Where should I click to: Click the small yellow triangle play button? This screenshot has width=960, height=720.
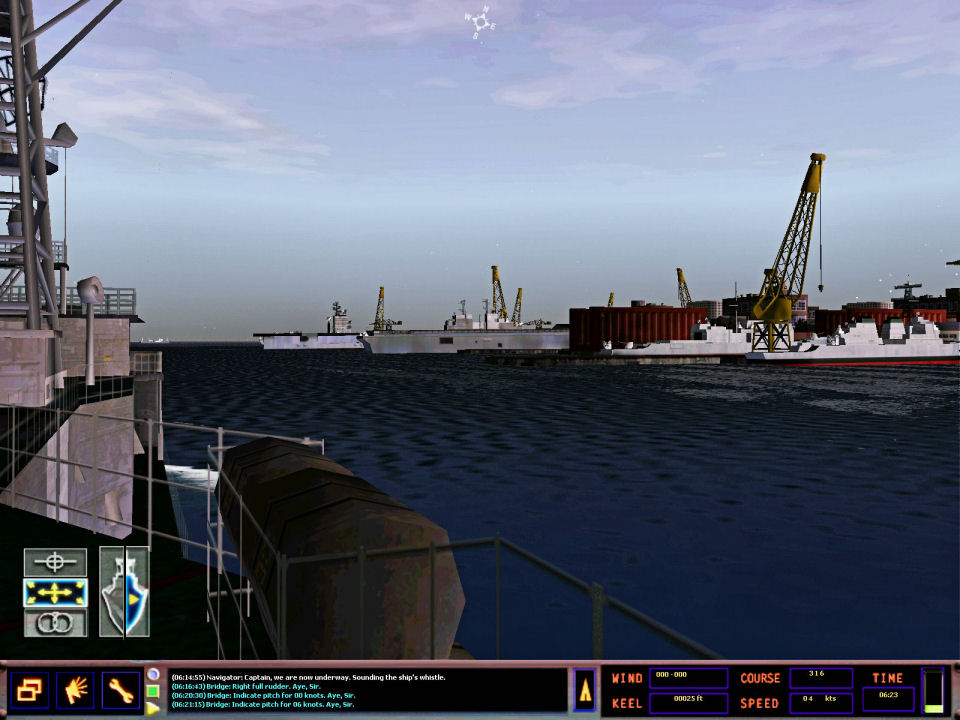pos(152,708)
